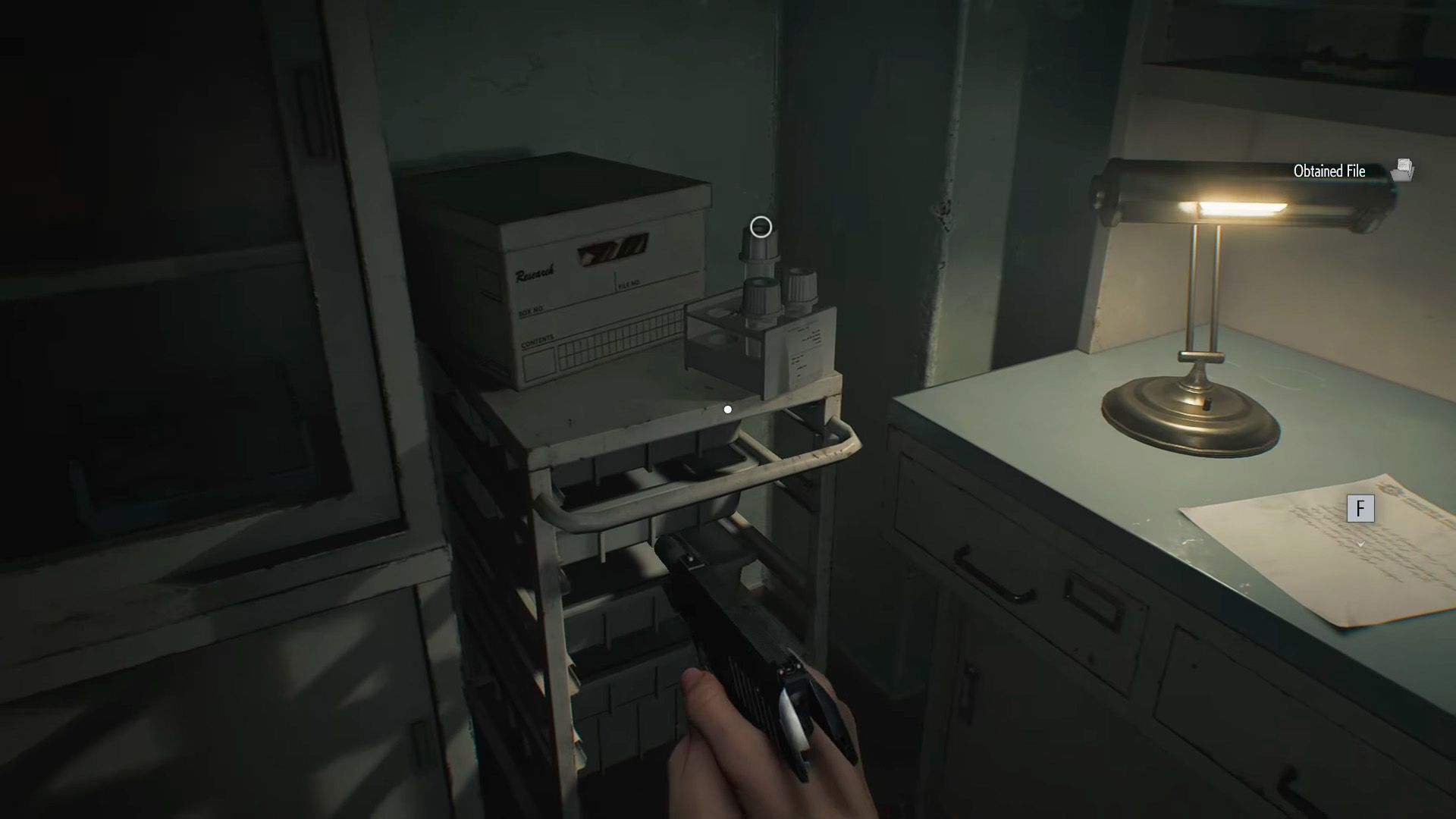This screenshot has width=1456, height=819.
Task: Click the Obtained File notification
Action: coord(1351,171)
